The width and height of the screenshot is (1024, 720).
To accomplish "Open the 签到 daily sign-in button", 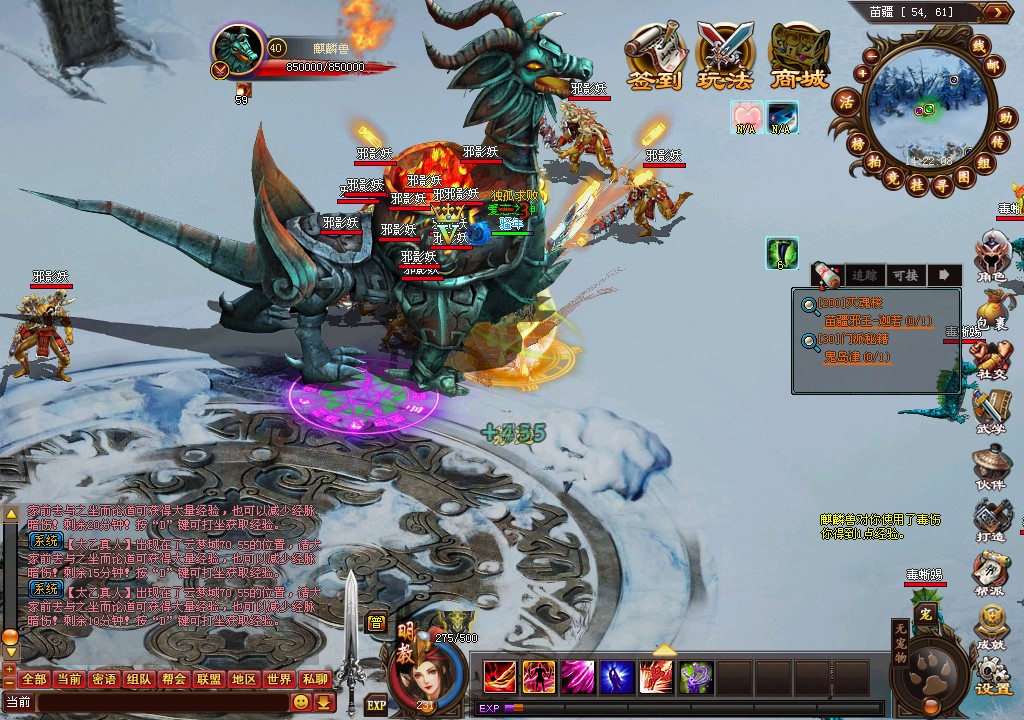I will [x=657, y=56].
